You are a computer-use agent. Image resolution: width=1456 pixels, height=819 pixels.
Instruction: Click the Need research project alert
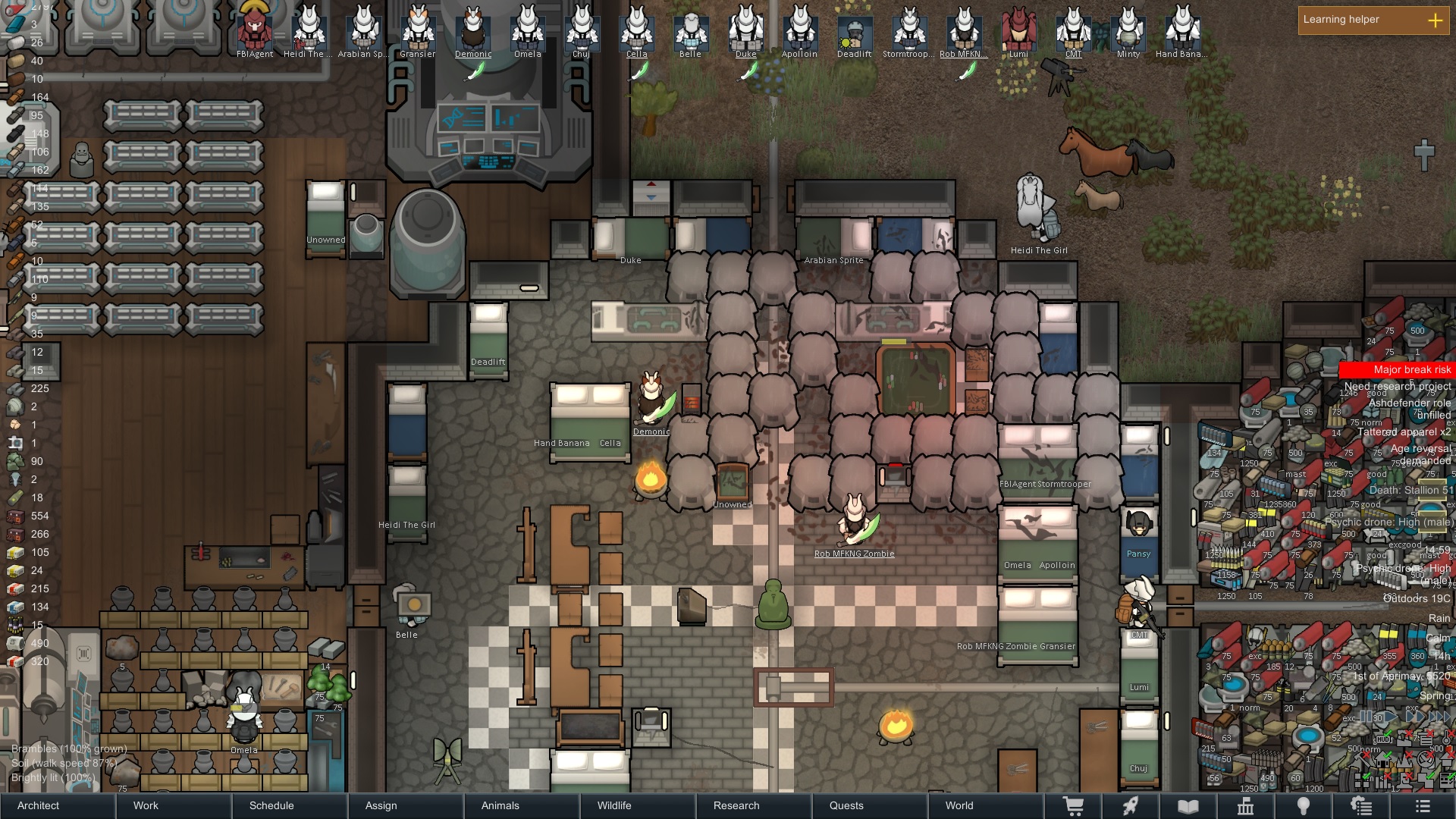pos(1397,386)
